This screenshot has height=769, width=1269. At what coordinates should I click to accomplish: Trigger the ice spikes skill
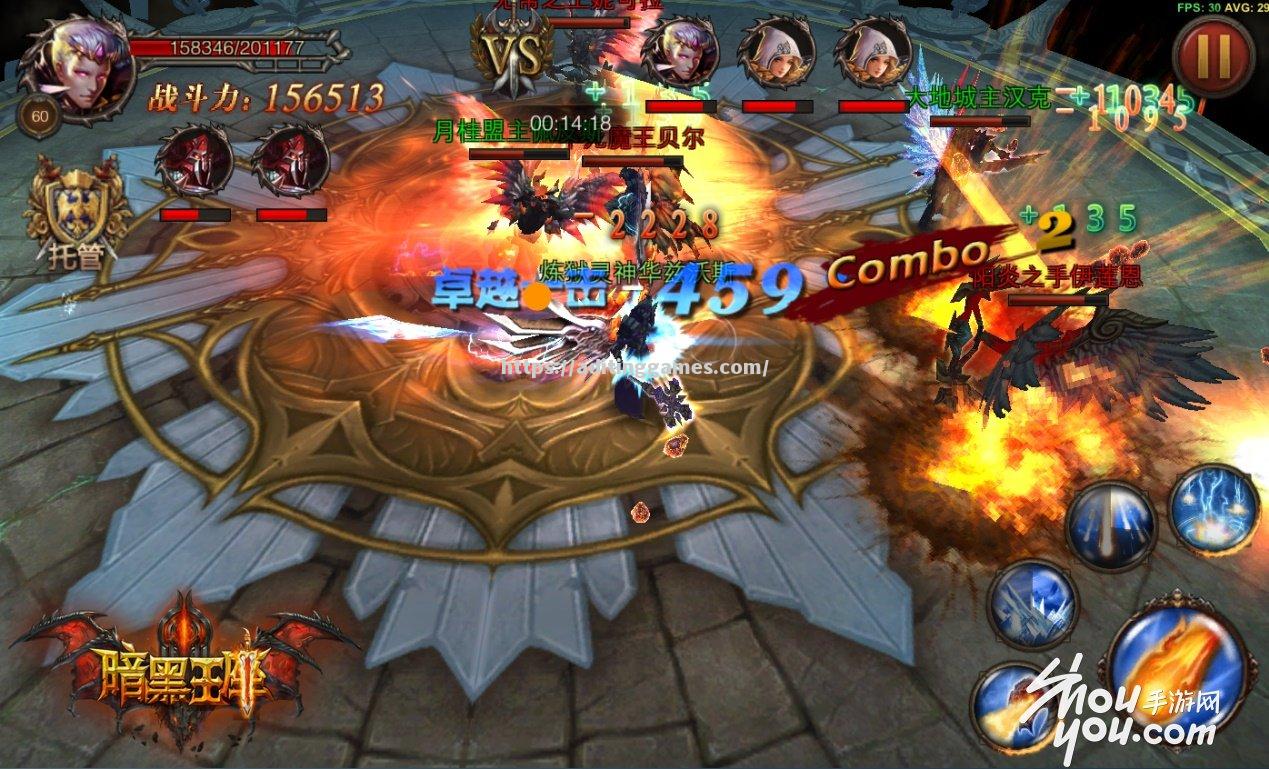[1032, 606]
